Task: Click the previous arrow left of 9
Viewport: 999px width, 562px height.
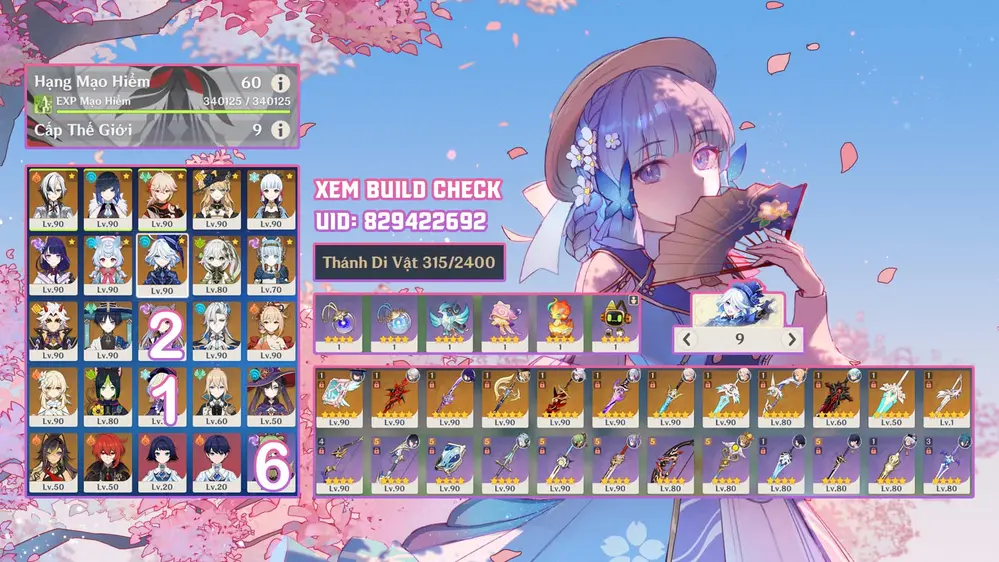Action: tap(687, 339)
